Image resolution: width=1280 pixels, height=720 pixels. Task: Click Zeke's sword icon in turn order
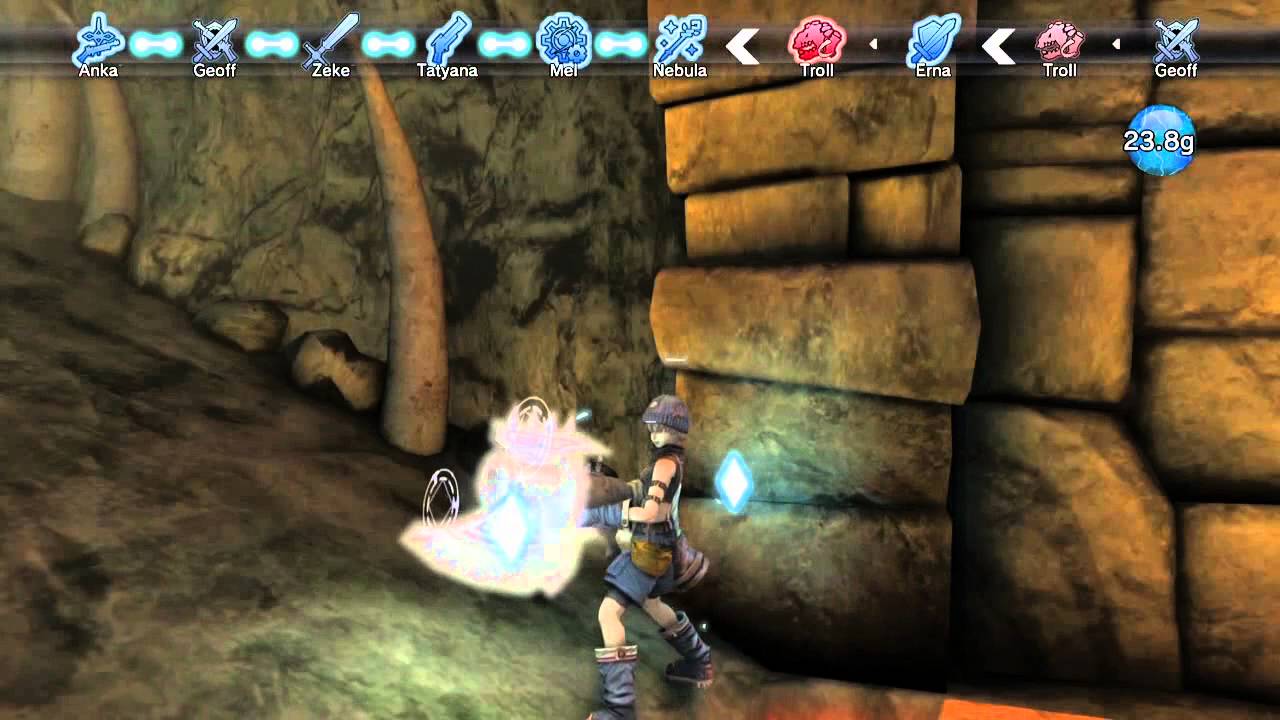click(330, 40)
